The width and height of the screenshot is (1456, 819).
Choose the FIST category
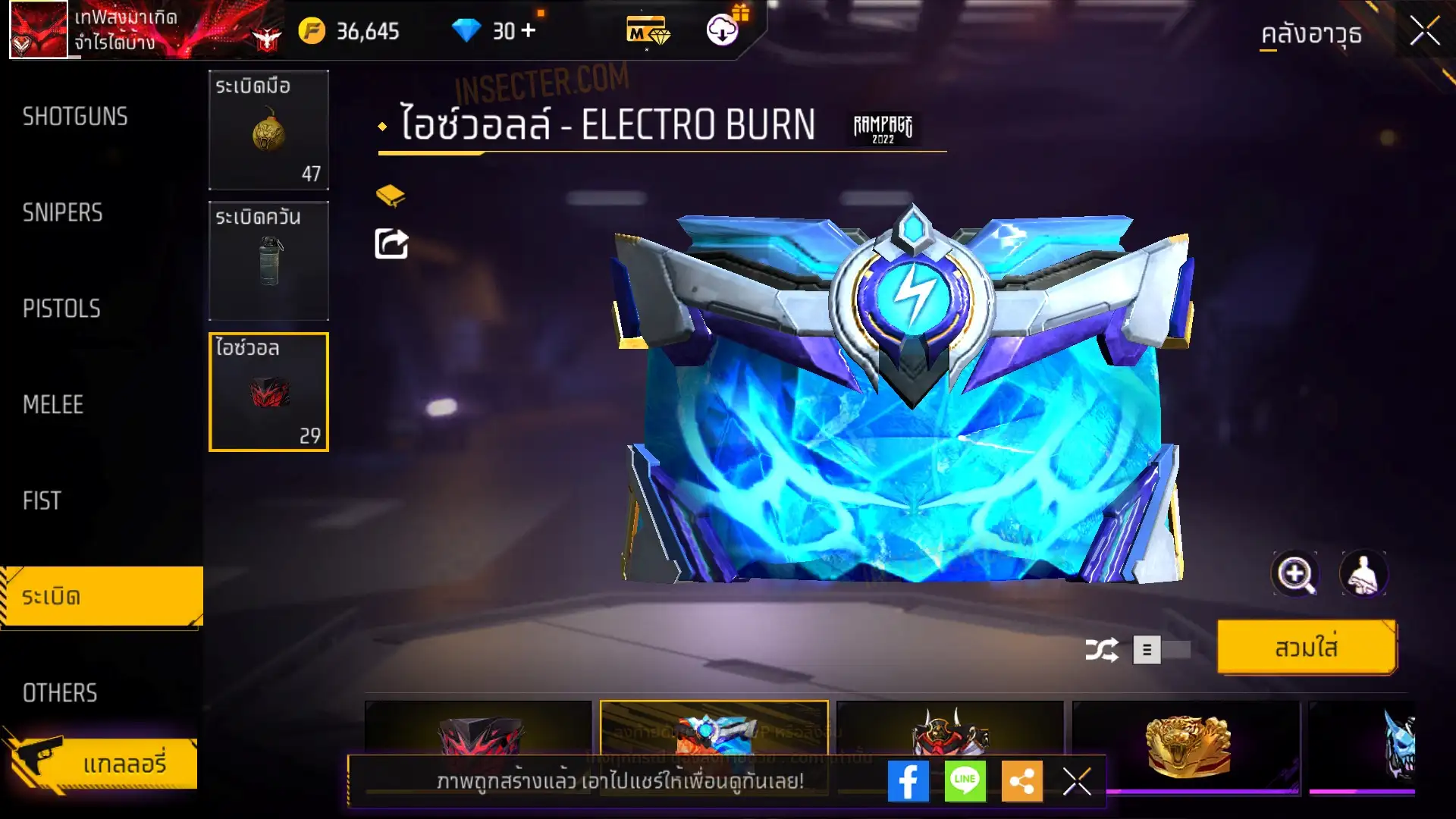click(42, 501)
